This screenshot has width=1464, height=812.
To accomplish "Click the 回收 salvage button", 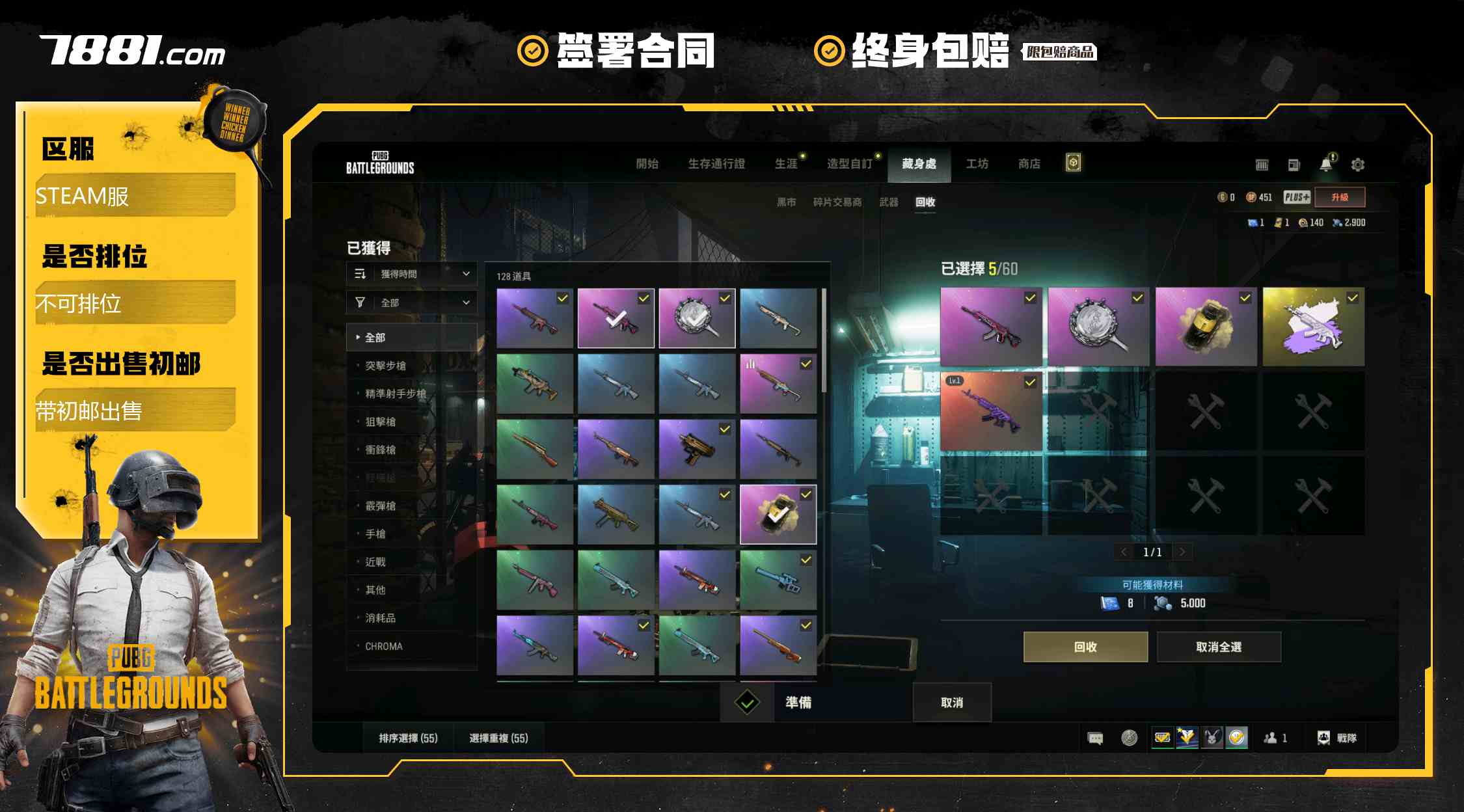I will (x=1085, y=647).
